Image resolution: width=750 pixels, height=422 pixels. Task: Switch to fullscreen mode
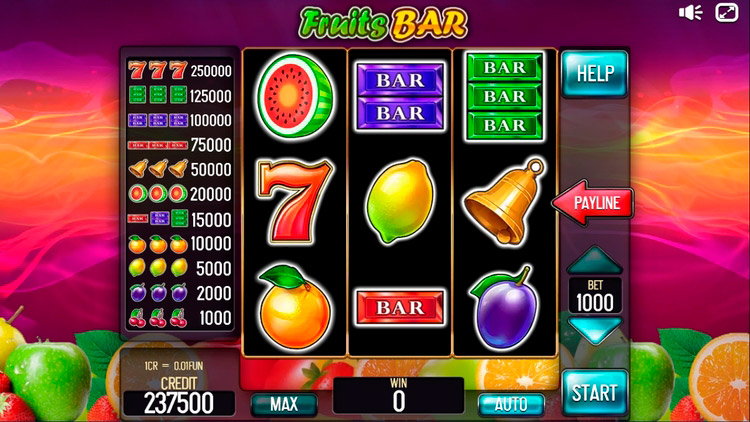point(725,12)
